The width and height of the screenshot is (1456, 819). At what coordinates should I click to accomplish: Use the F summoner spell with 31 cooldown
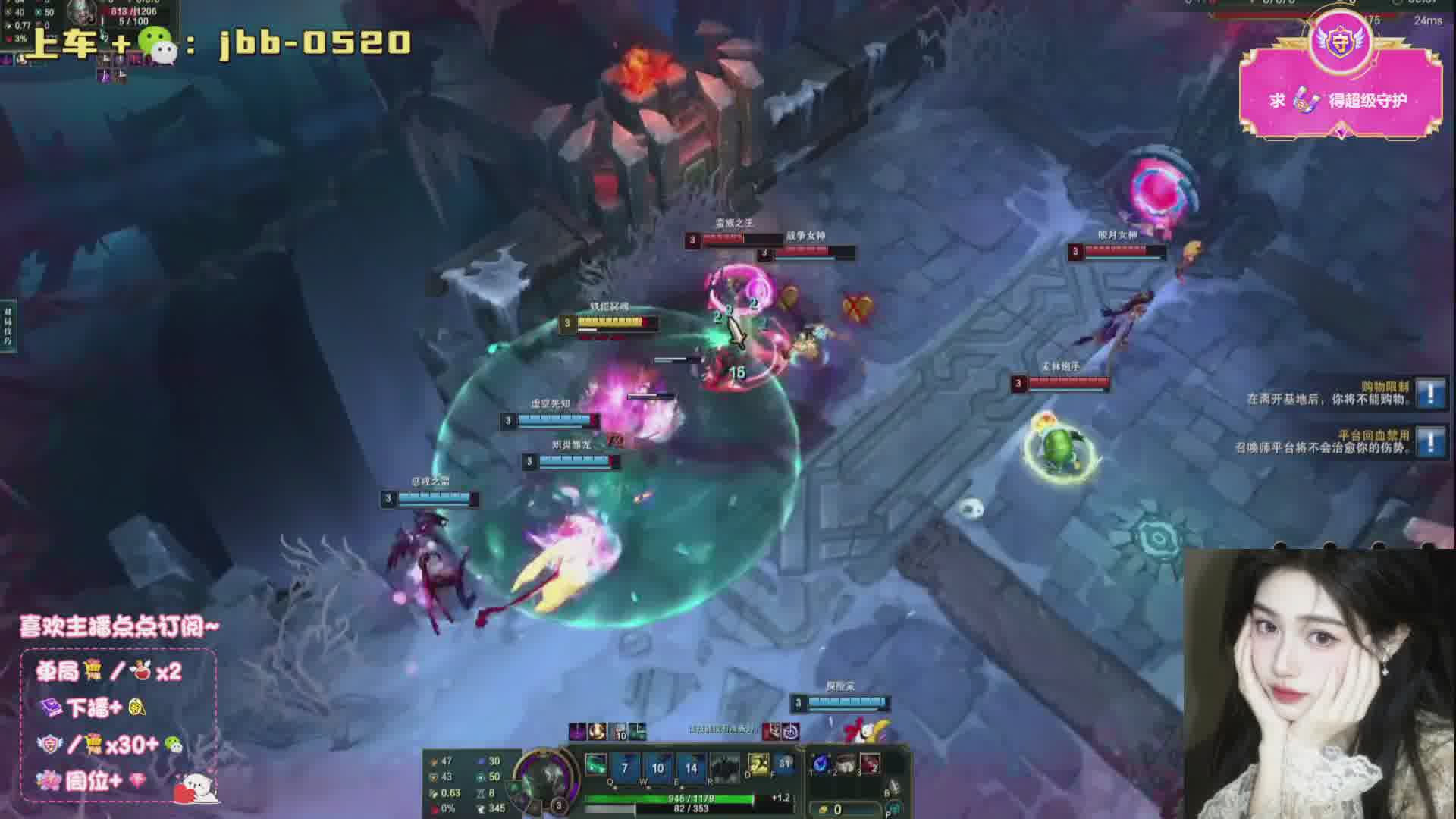(x=783, y=764)
